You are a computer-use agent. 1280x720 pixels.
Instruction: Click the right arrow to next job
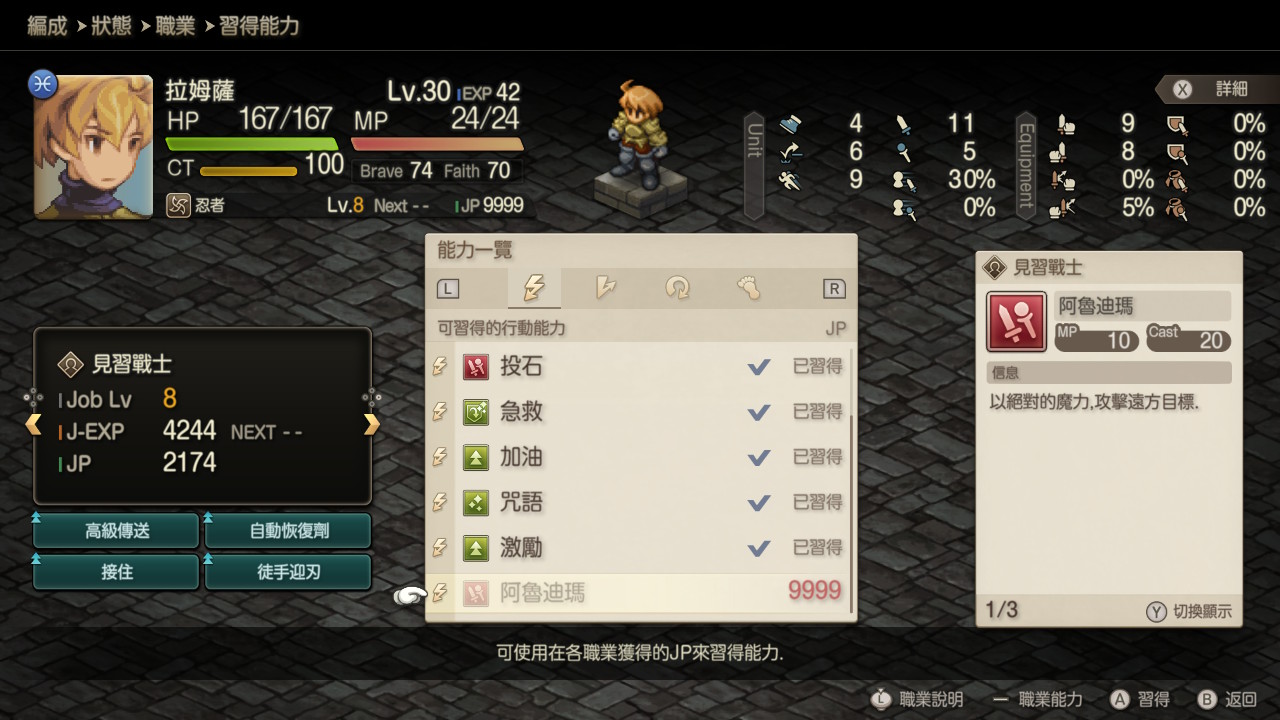pyautogui.click(x=372, y=425)
